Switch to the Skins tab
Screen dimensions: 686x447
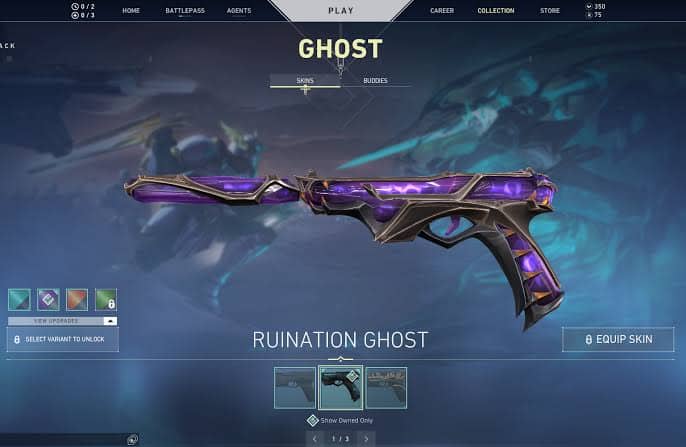click(x=305, y=80)
